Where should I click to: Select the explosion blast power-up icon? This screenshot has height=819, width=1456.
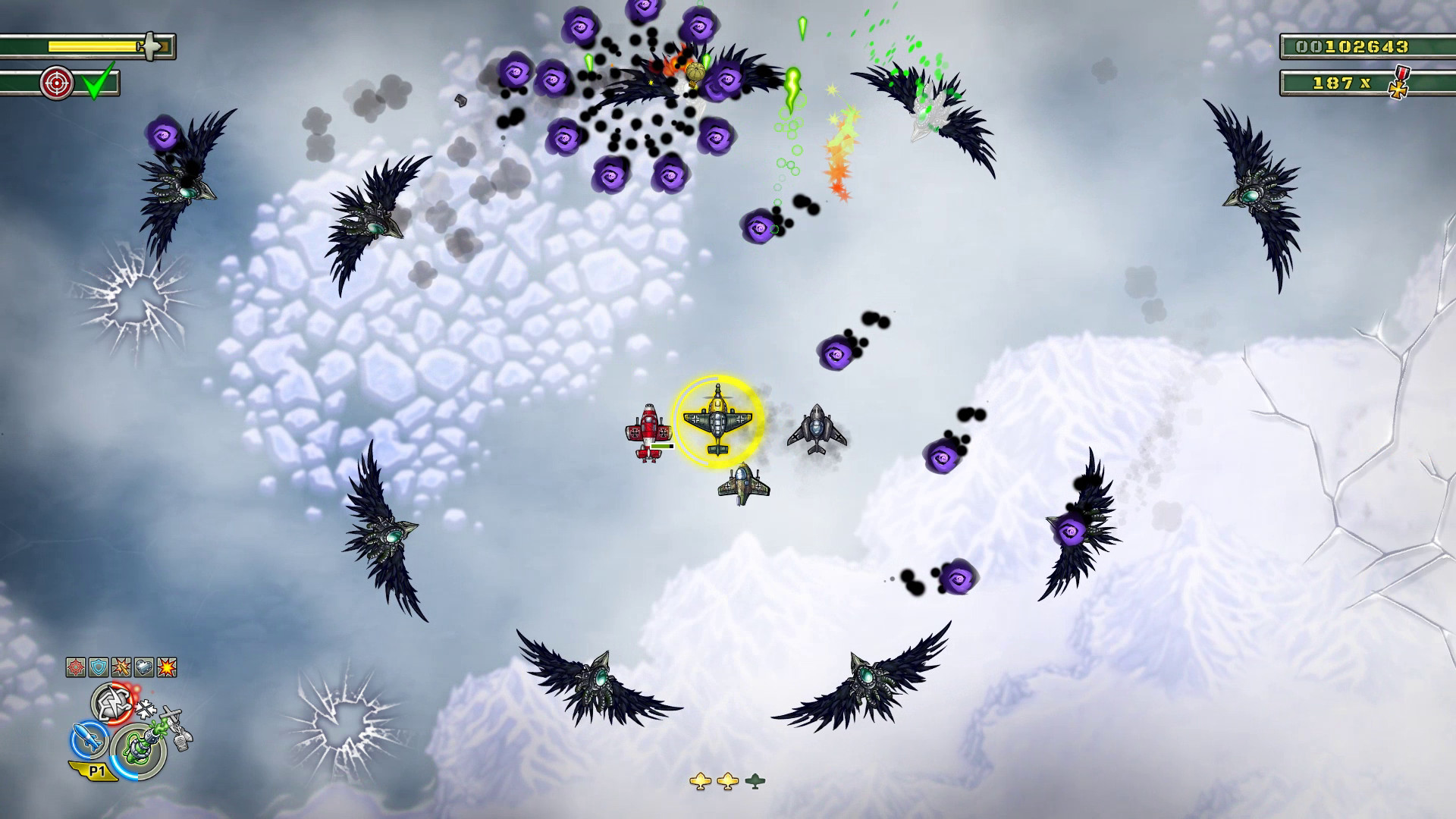pyautogui.click(x=167, y=667)
